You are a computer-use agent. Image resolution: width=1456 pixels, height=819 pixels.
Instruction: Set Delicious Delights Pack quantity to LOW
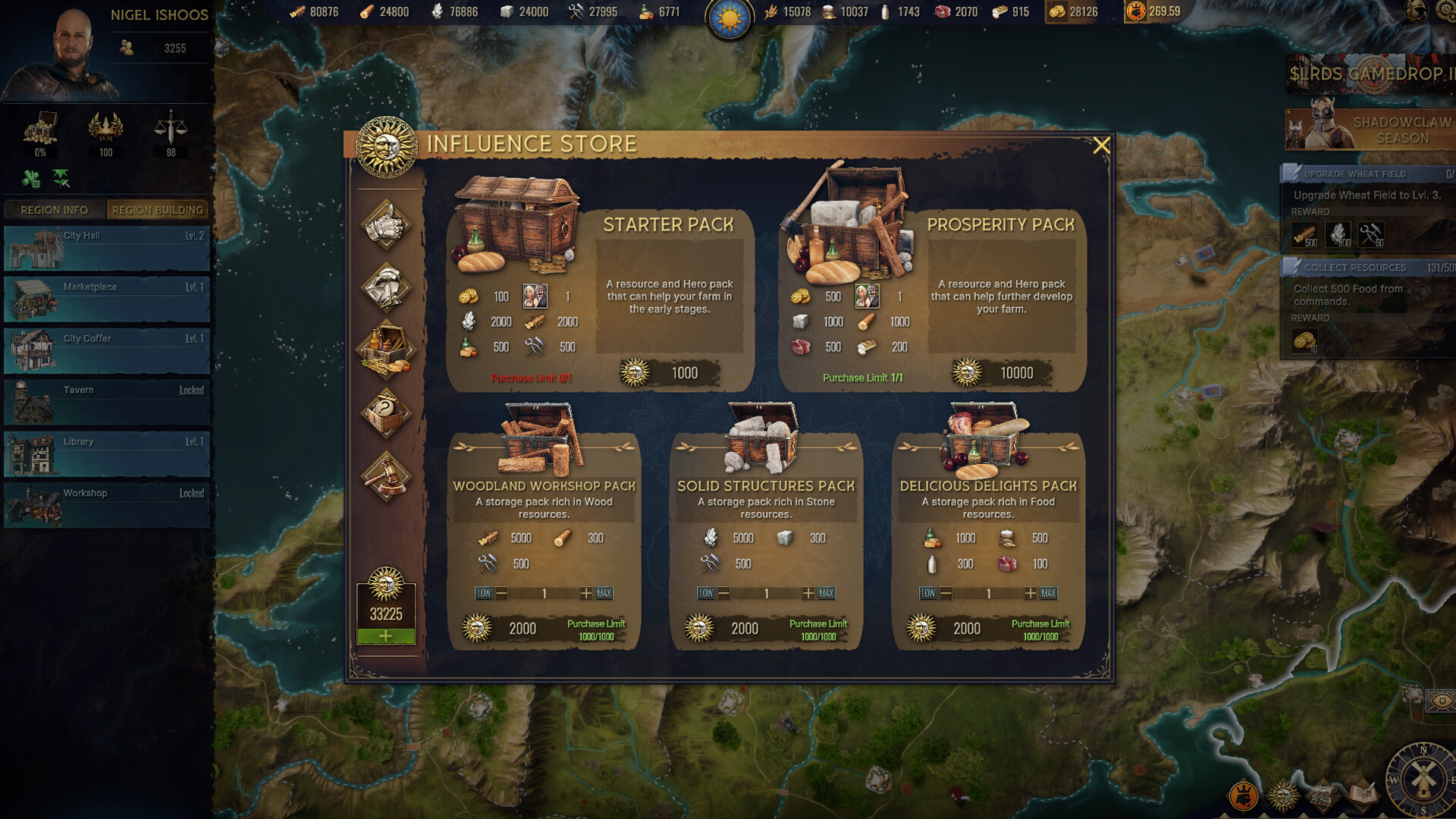click(x=928, y=593)
